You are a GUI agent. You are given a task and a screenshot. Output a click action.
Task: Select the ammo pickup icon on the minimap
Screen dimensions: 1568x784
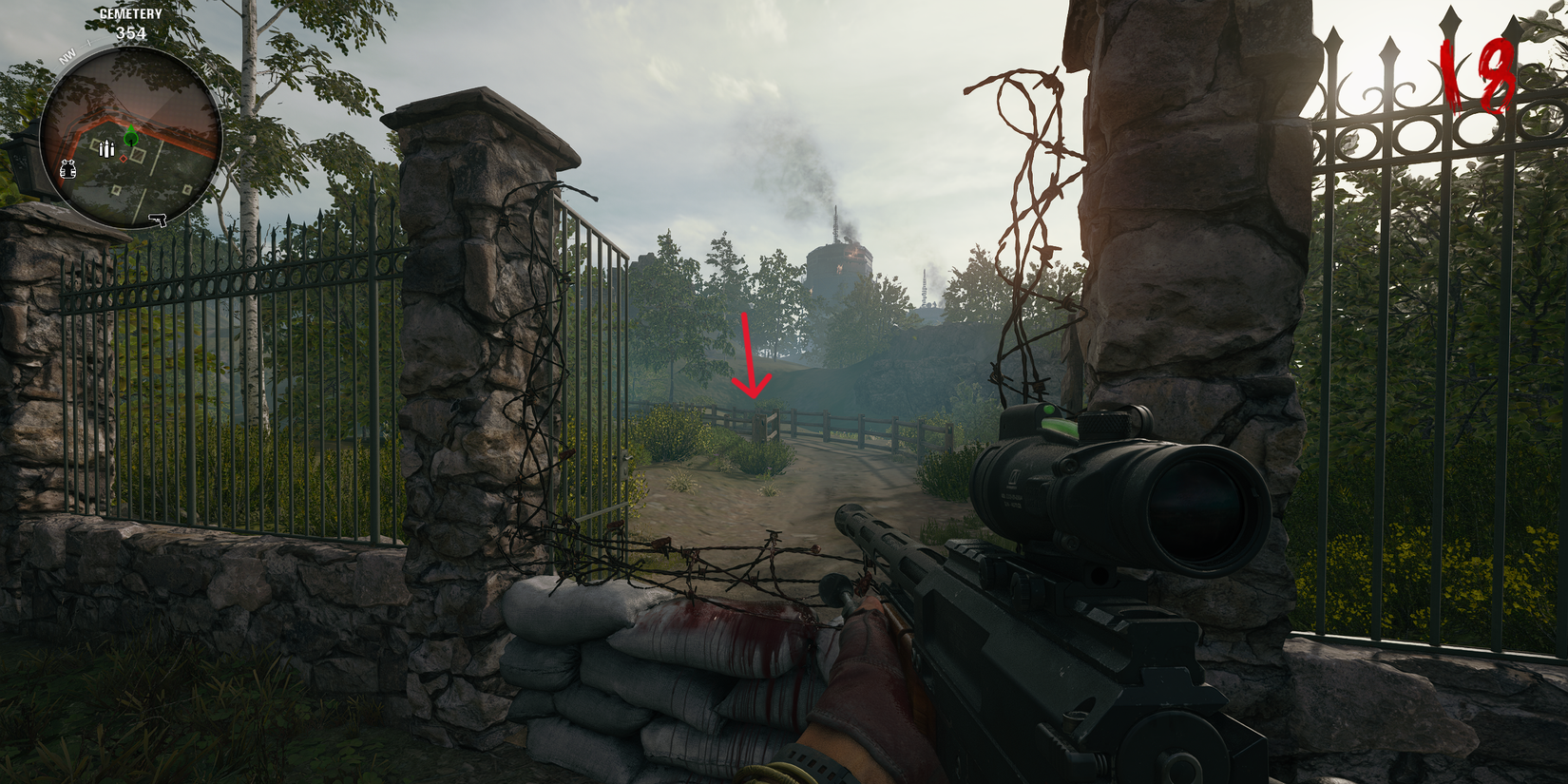pos(106,149)
